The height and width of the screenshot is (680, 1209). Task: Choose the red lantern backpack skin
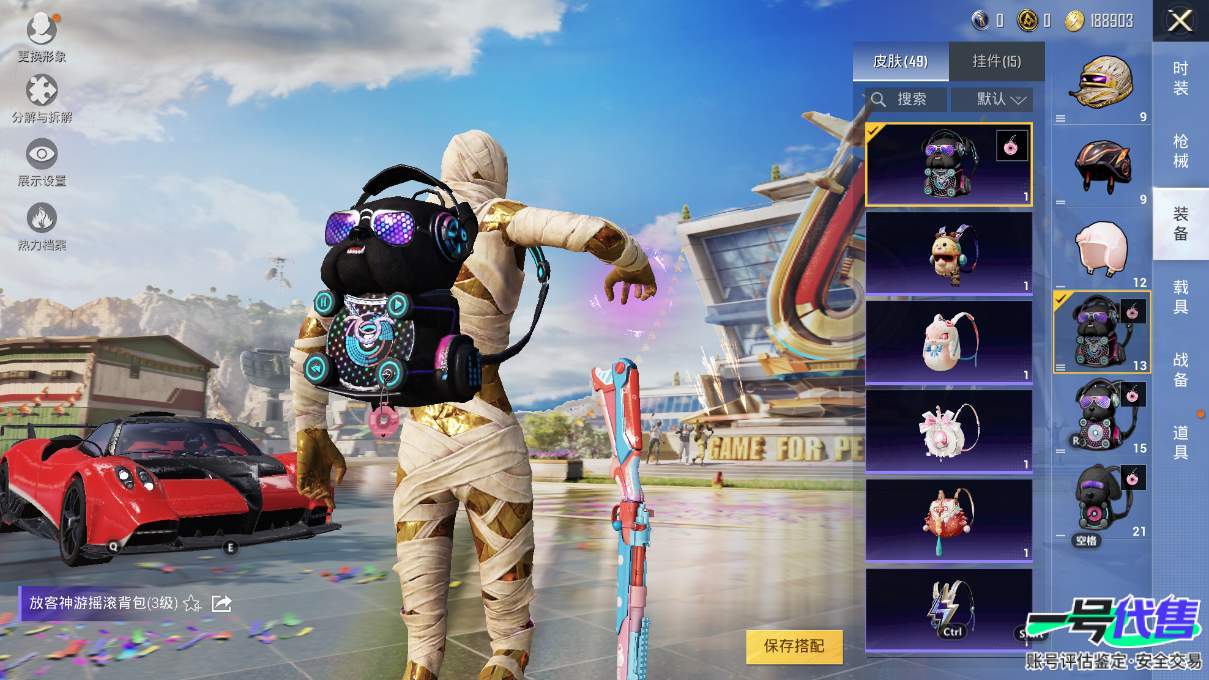948,520
